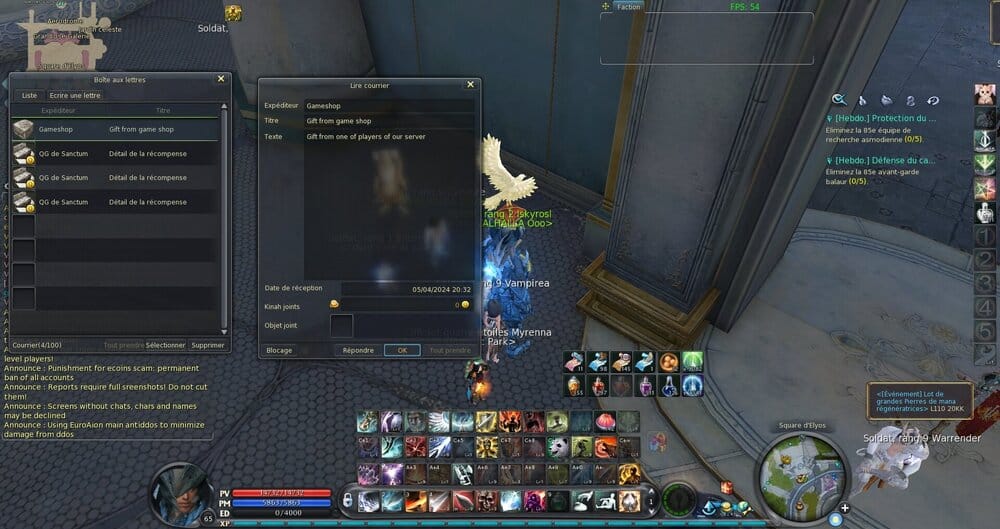This screenshot has width=1000, height=529.
Task: Click the event mana stone lot notification
Action: [917, 401]
